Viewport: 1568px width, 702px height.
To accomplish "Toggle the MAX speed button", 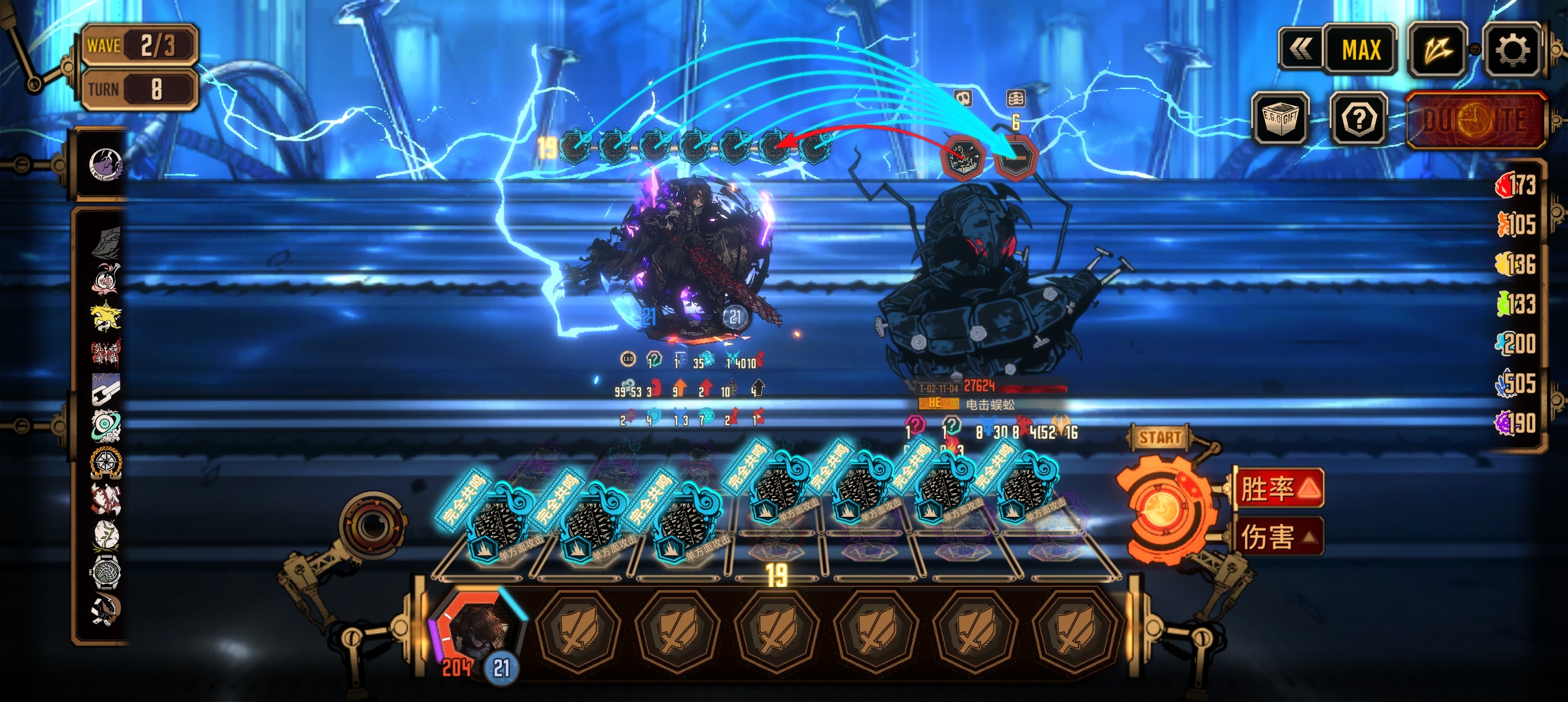I will point(1361,50).
